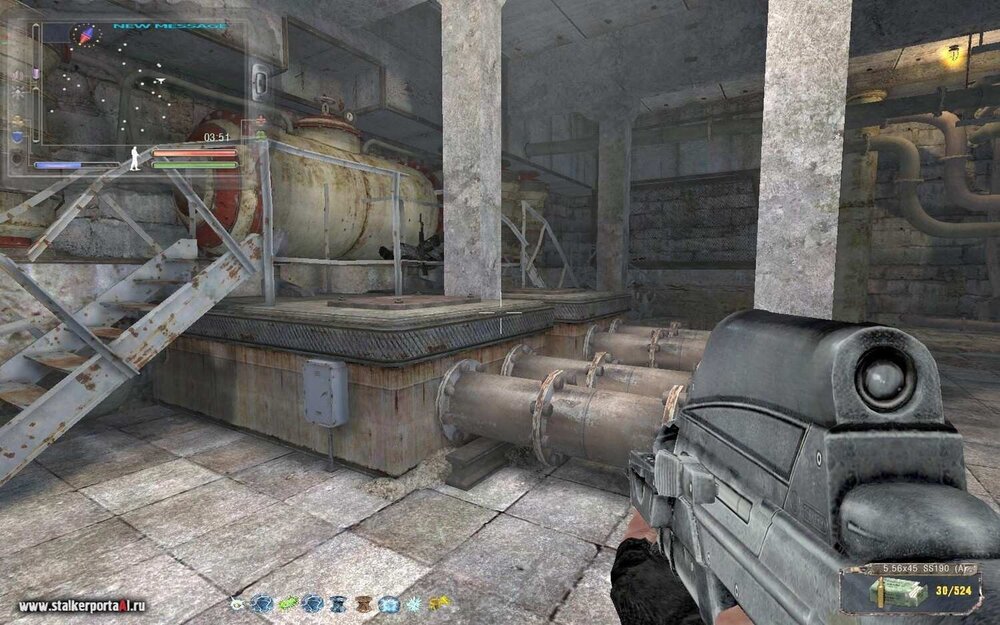1000x625 pixels.
Task: Select the compass on the minimap
Action: point(88,33)
